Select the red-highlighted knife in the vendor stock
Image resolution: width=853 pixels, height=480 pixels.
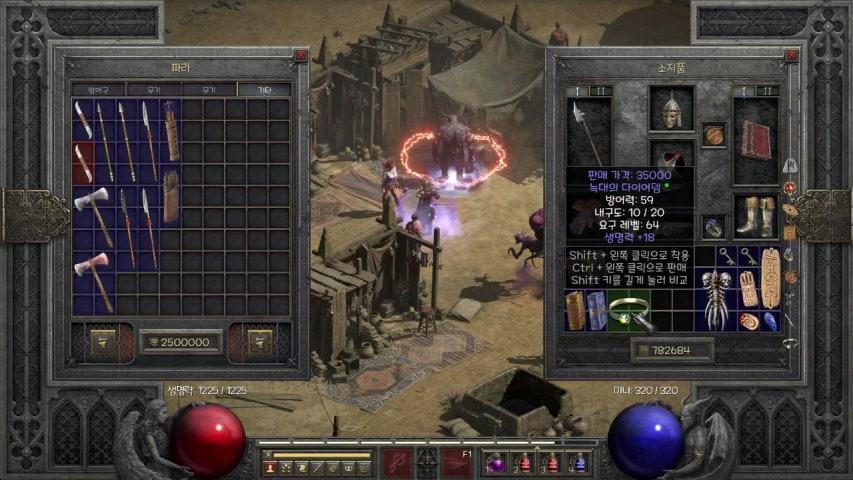[x=83, y=163]
